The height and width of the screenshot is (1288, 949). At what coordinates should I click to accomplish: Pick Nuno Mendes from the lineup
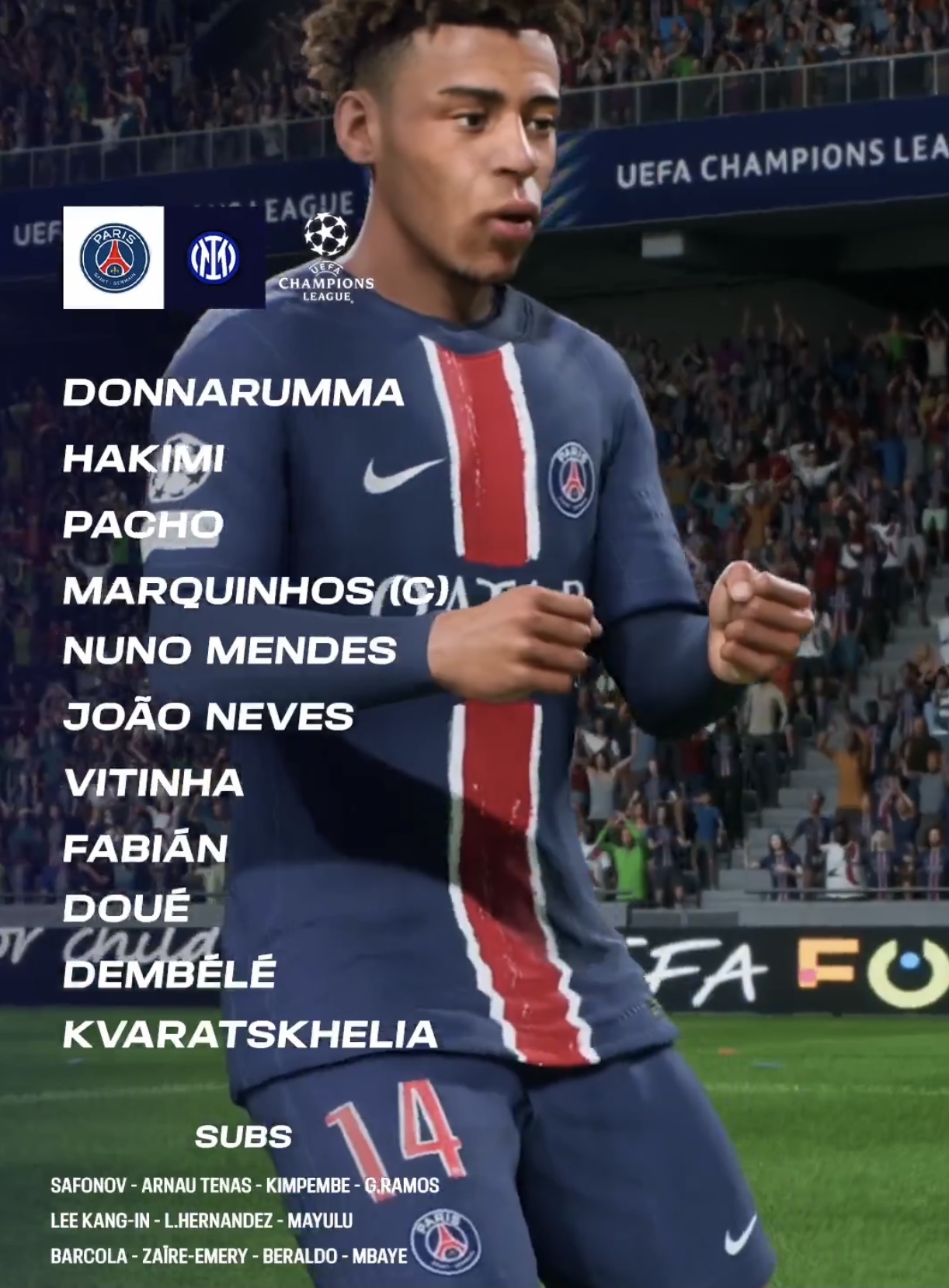[230, 651]
